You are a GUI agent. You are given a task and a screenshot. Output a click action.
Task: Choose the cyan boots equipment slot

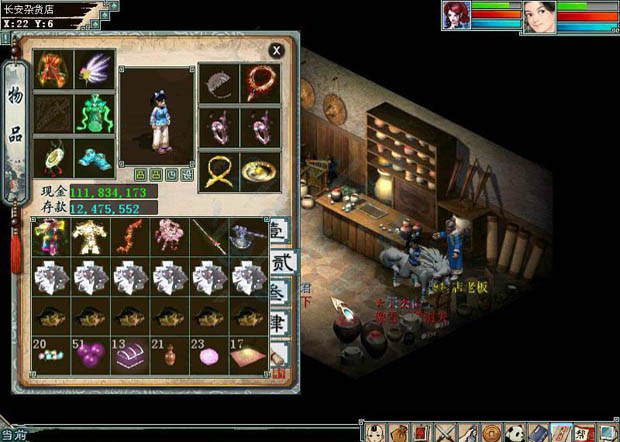pyautogui.click(x=95, y=157)
